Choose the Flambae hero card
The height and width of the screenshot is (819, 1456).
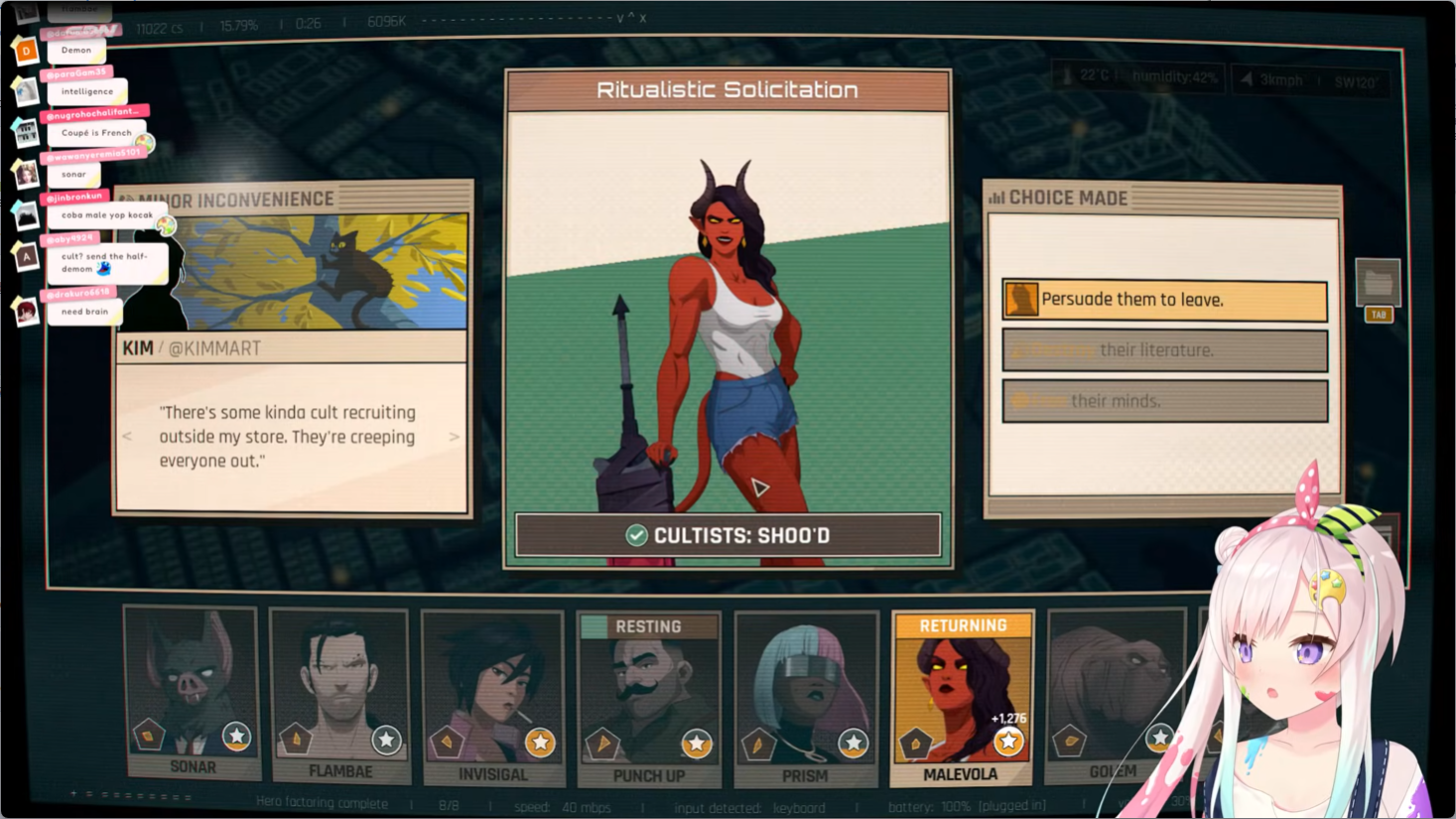pos(339,696)
